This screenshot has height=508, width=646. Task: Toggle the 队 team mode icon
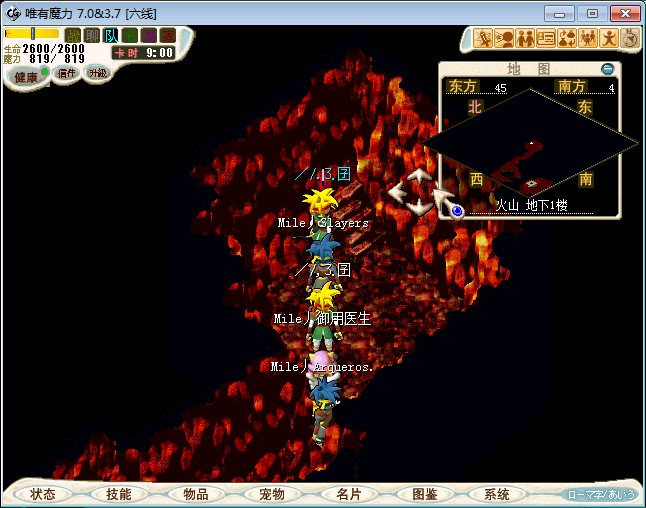111,35
